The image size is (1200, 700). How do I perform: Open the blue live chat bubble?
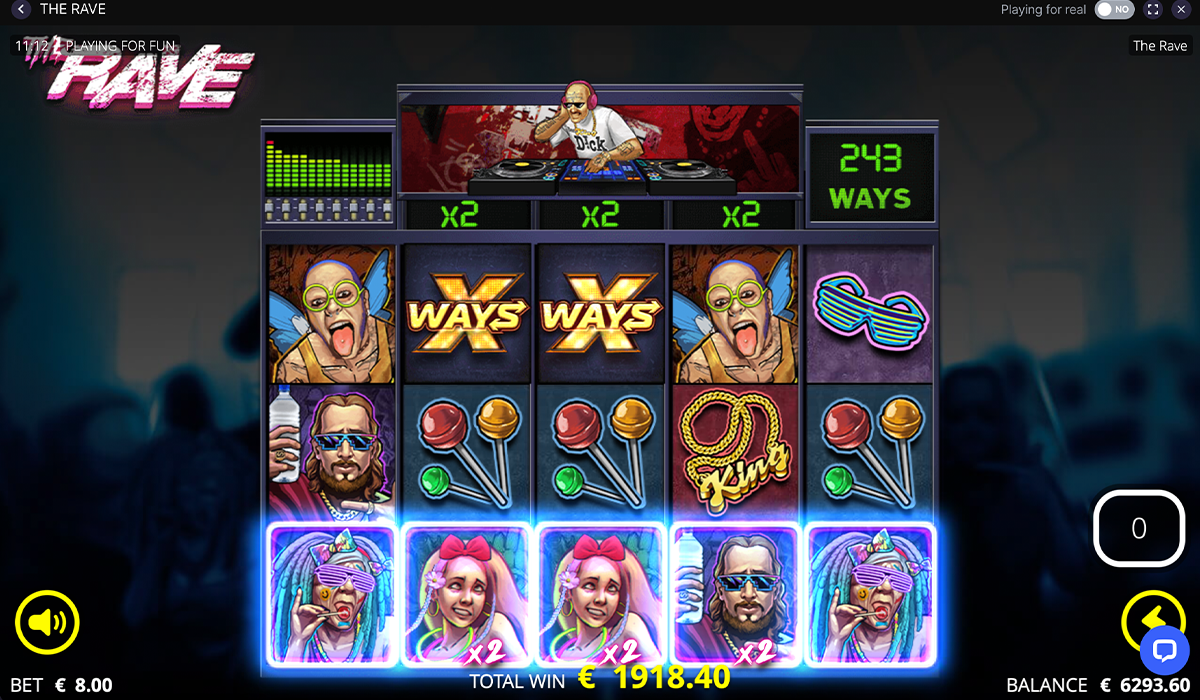1164,649
